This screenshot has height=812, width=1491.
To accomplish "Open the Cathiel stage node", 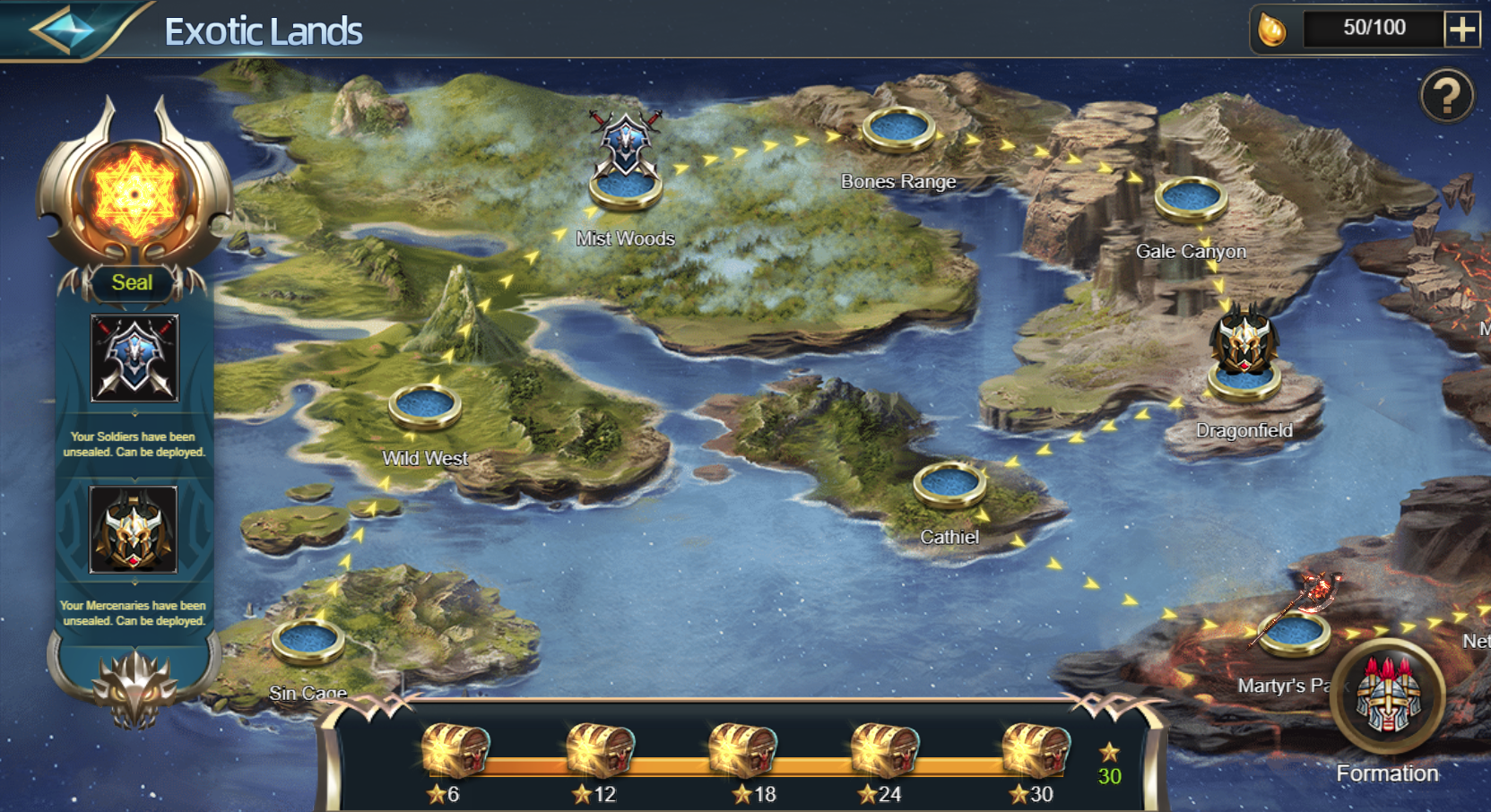I will tap(949, 485).
